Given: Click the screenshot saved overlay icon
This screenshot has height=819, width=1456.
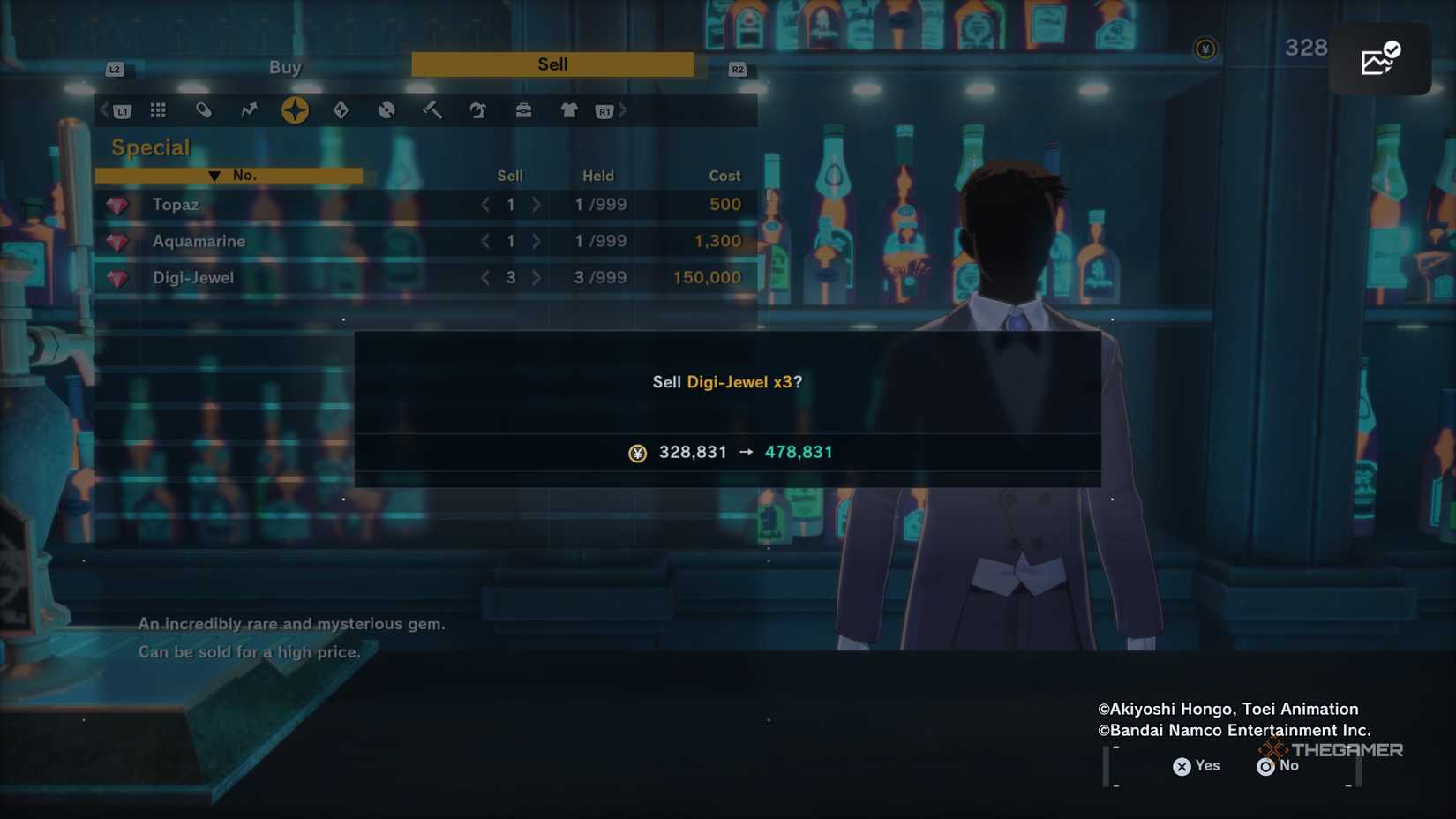Looking at the screenshot, I should [x=1379, y=60].
